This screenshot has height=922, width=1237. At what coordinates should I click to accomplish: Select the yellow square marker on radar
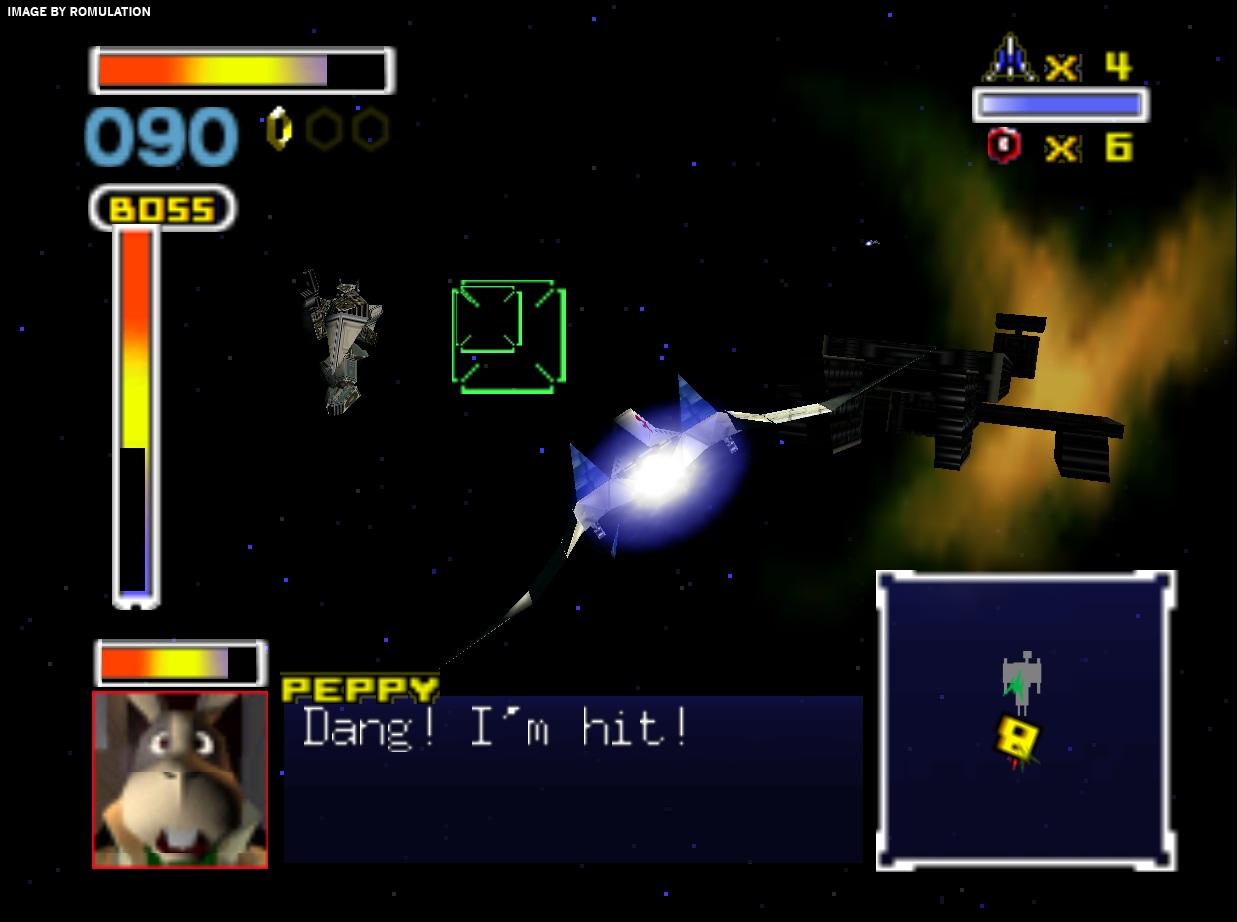coord(1018,738)
